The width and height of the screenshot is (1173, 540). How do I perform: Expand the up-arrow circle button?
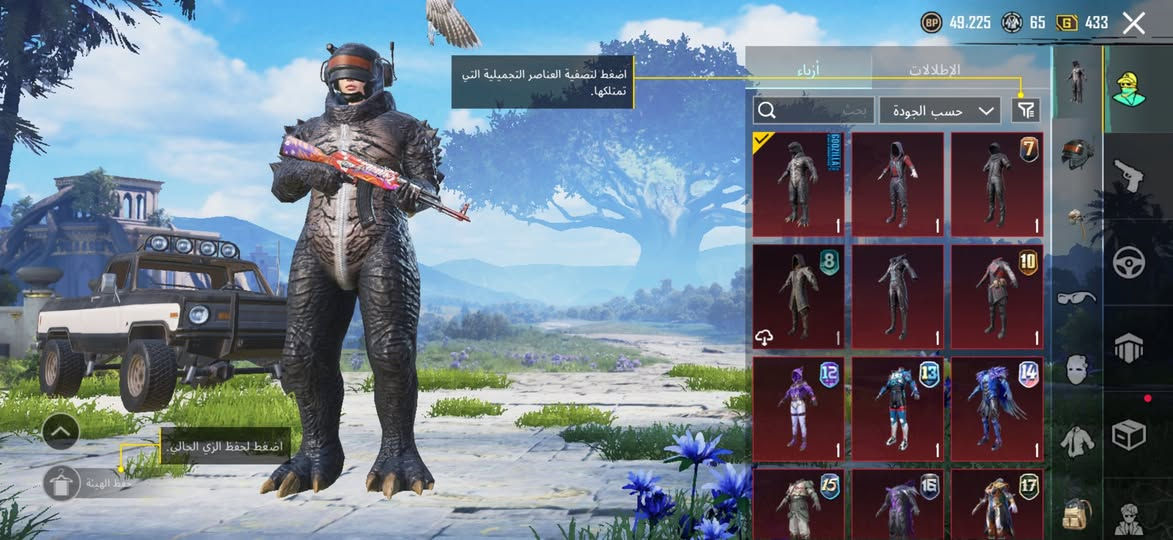[61, 431]
